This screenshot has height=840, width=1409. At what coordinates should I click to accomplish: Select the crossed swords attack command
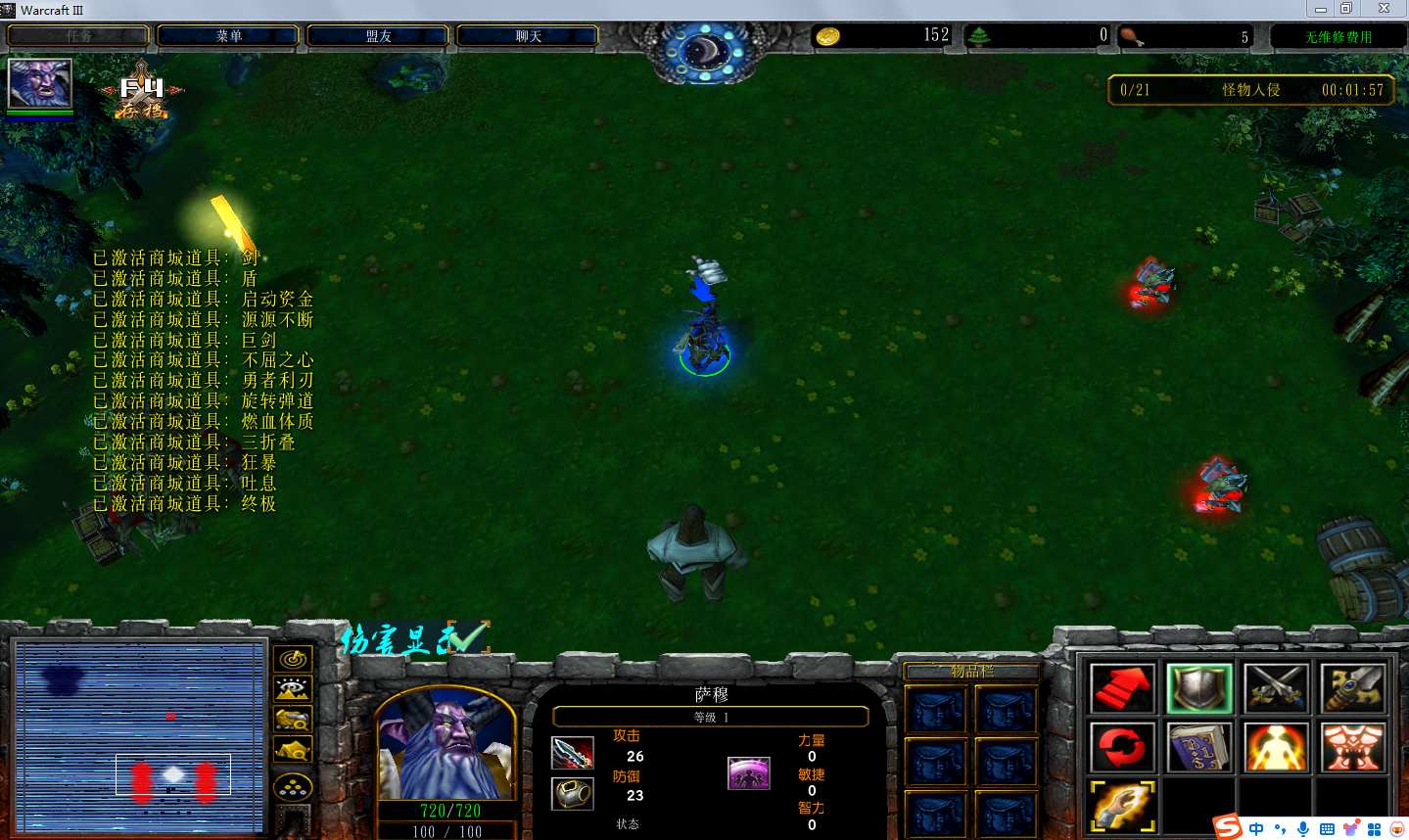(1276, 688)
